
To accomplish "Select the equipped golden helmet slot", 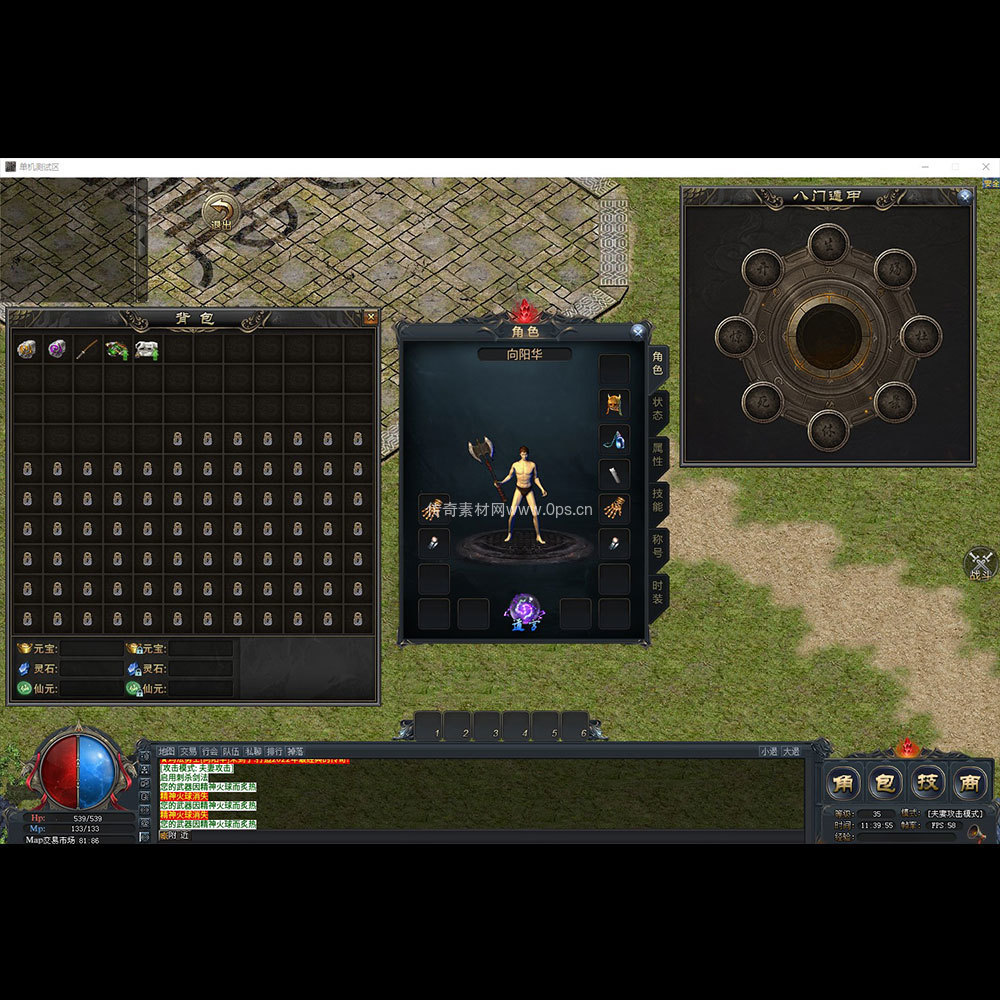I will coord(613,404).
